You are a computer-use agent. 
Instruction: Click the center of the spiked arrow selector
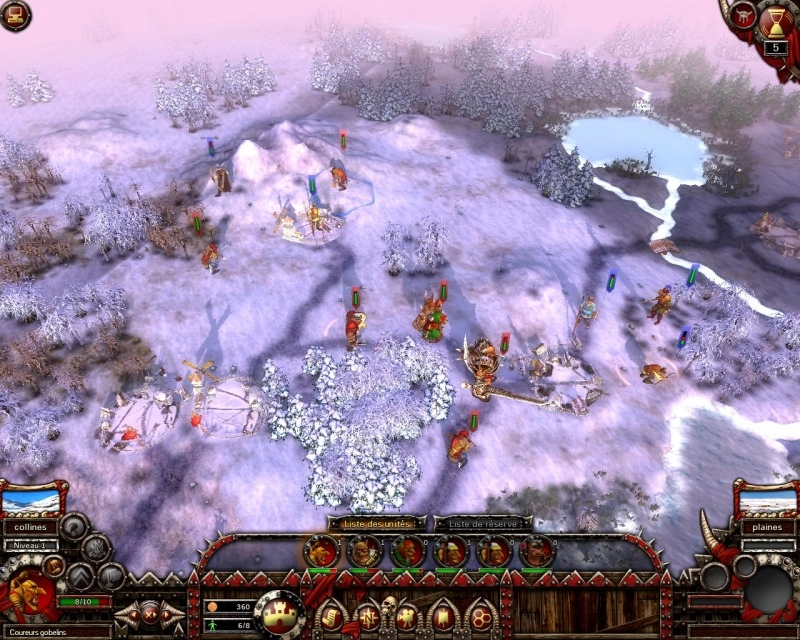pyautogui.click(x=150, y=613)
